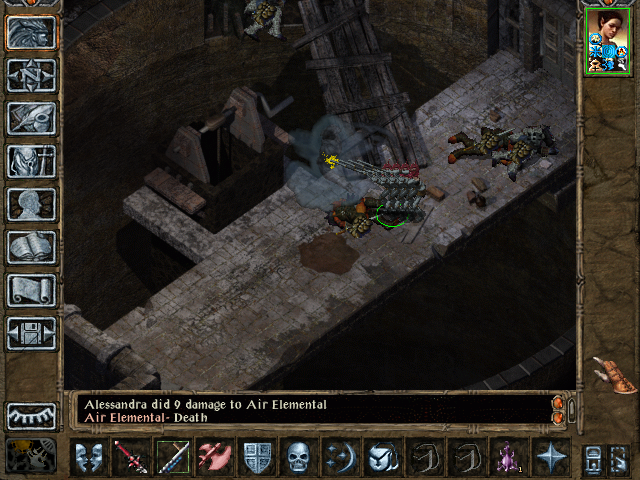The height and width of the screenshot is (480, 640).
Task: Open the mage spellbook
Action: [31, 247]
